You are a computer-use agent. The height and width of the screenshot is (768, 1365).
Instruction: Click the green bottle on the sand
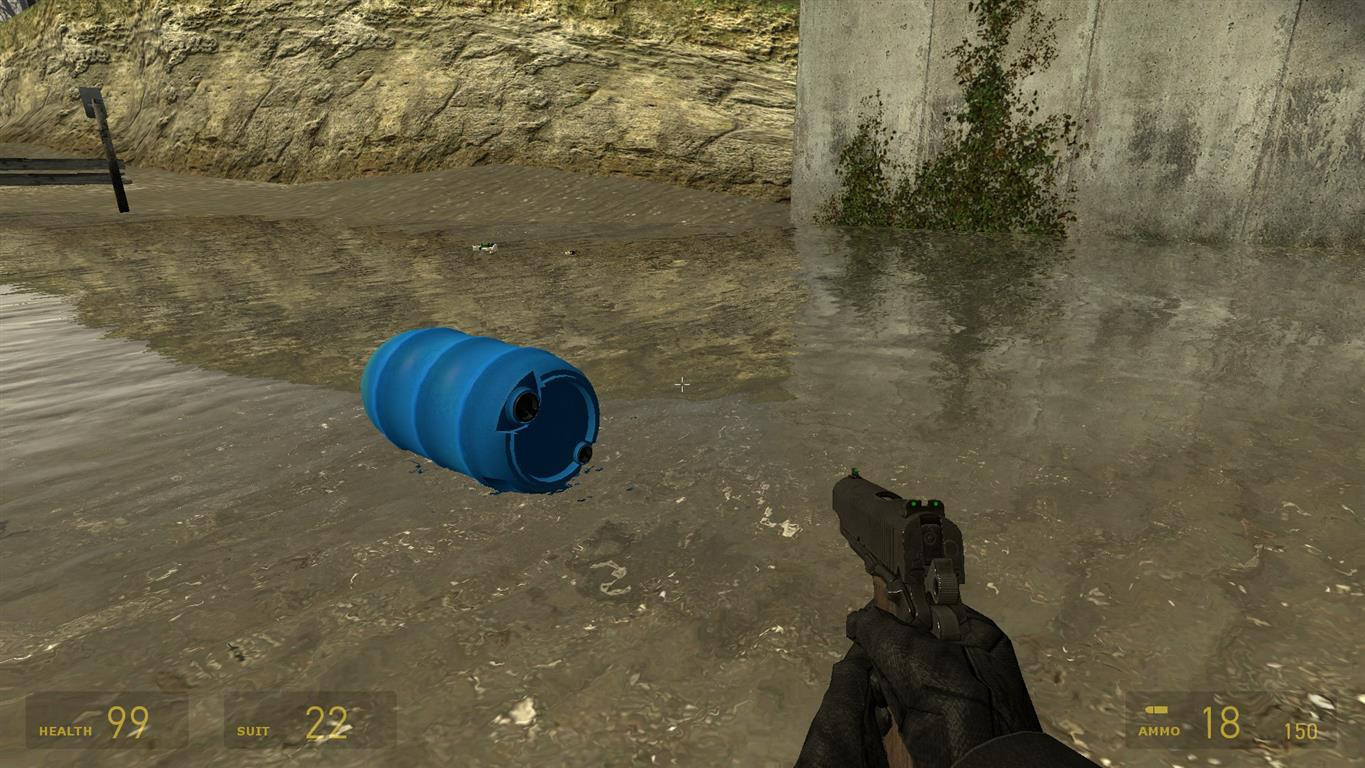[486, 244]
